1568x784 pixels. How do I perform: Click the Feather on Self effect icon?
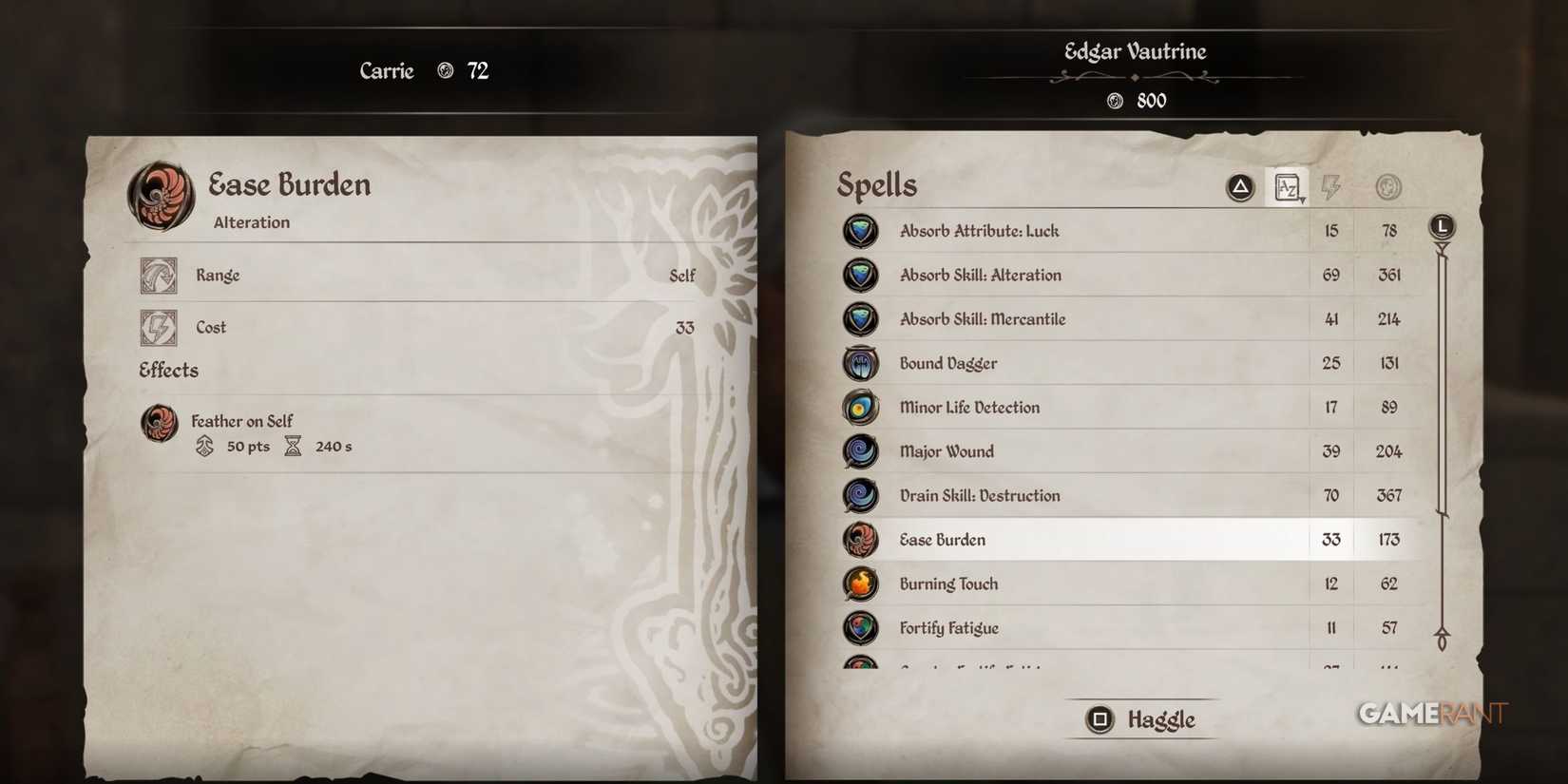(159, 424)
